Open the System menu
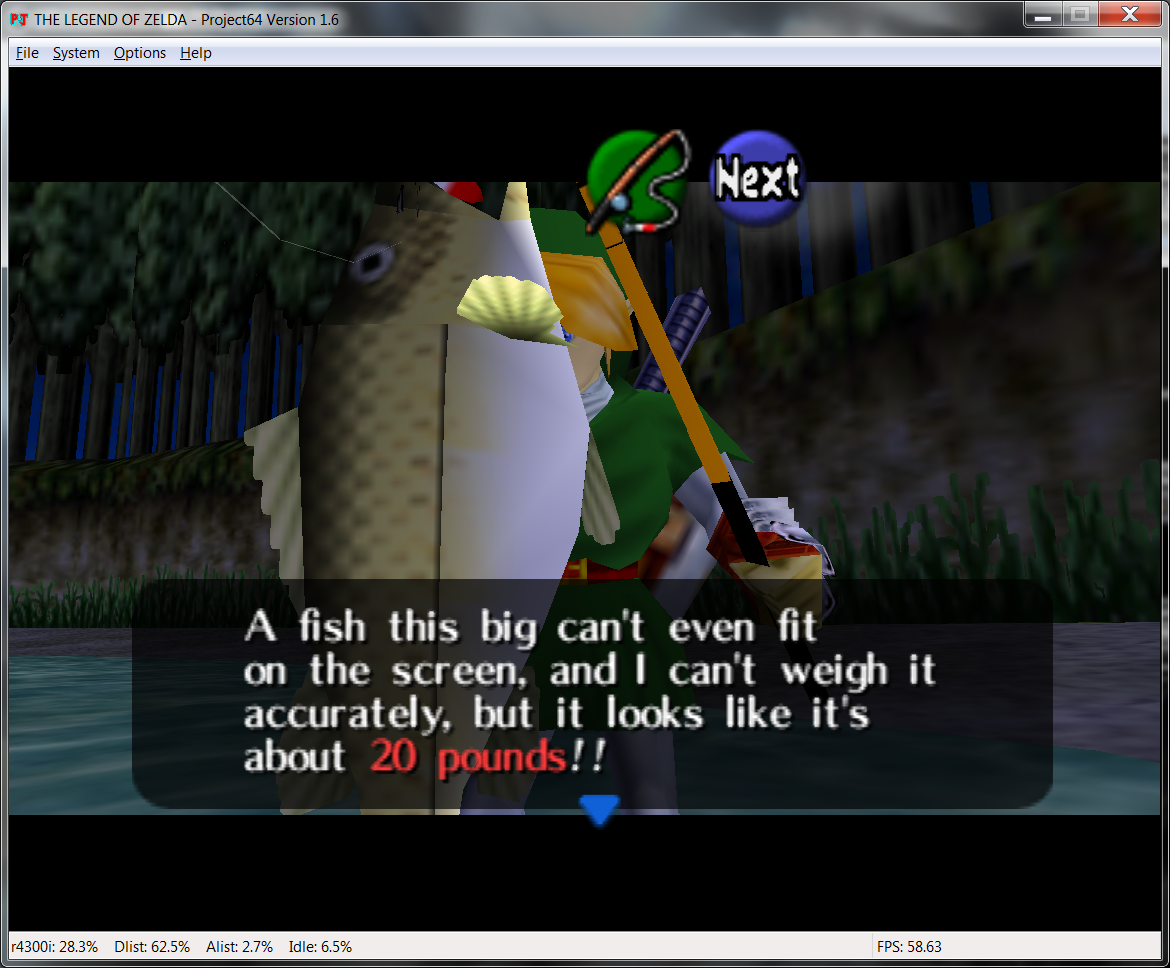This screenshot has height=968, width=1170. coord(76,53)
